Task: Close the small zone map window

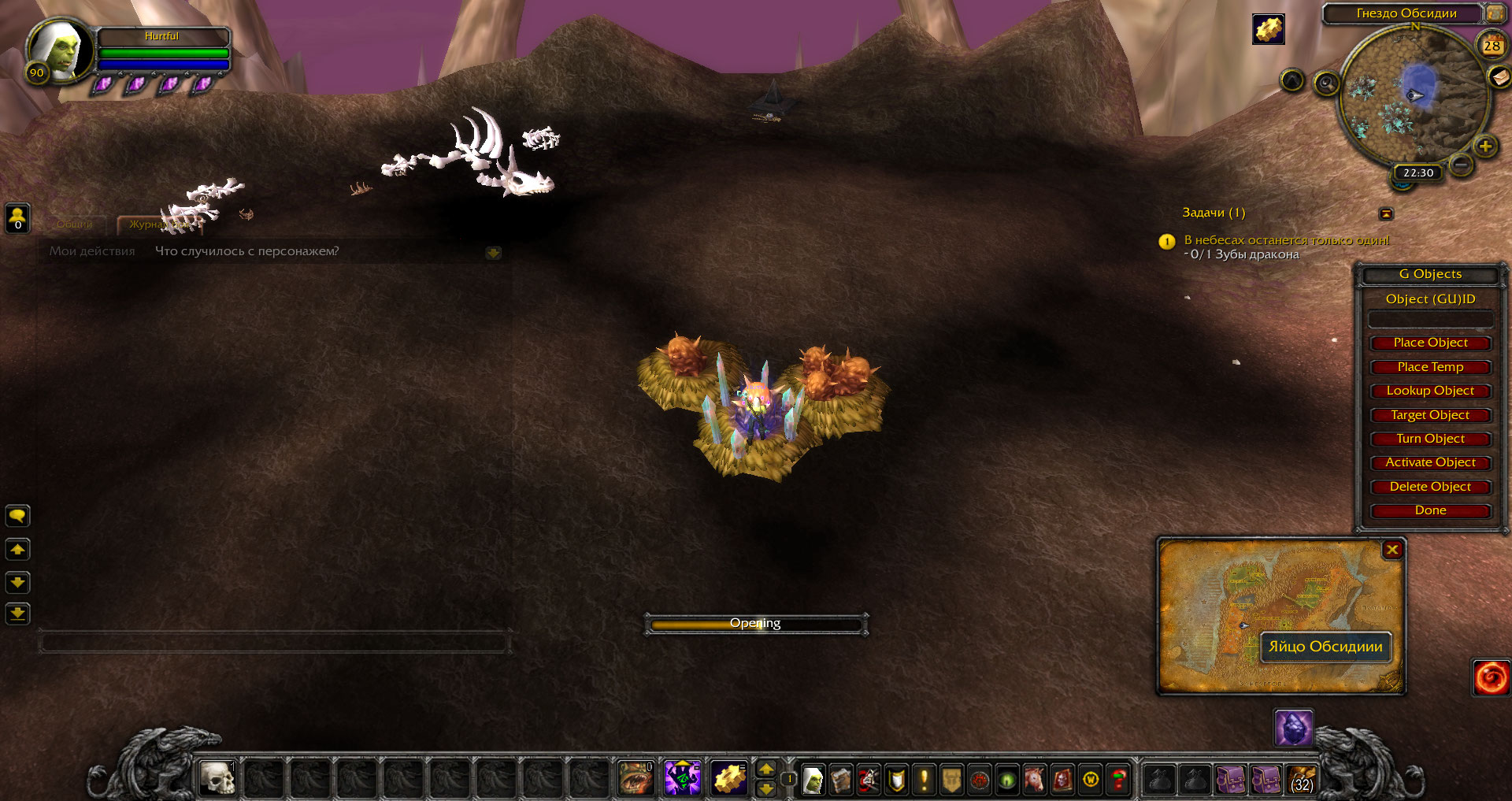Action: tap(1392, 550)
